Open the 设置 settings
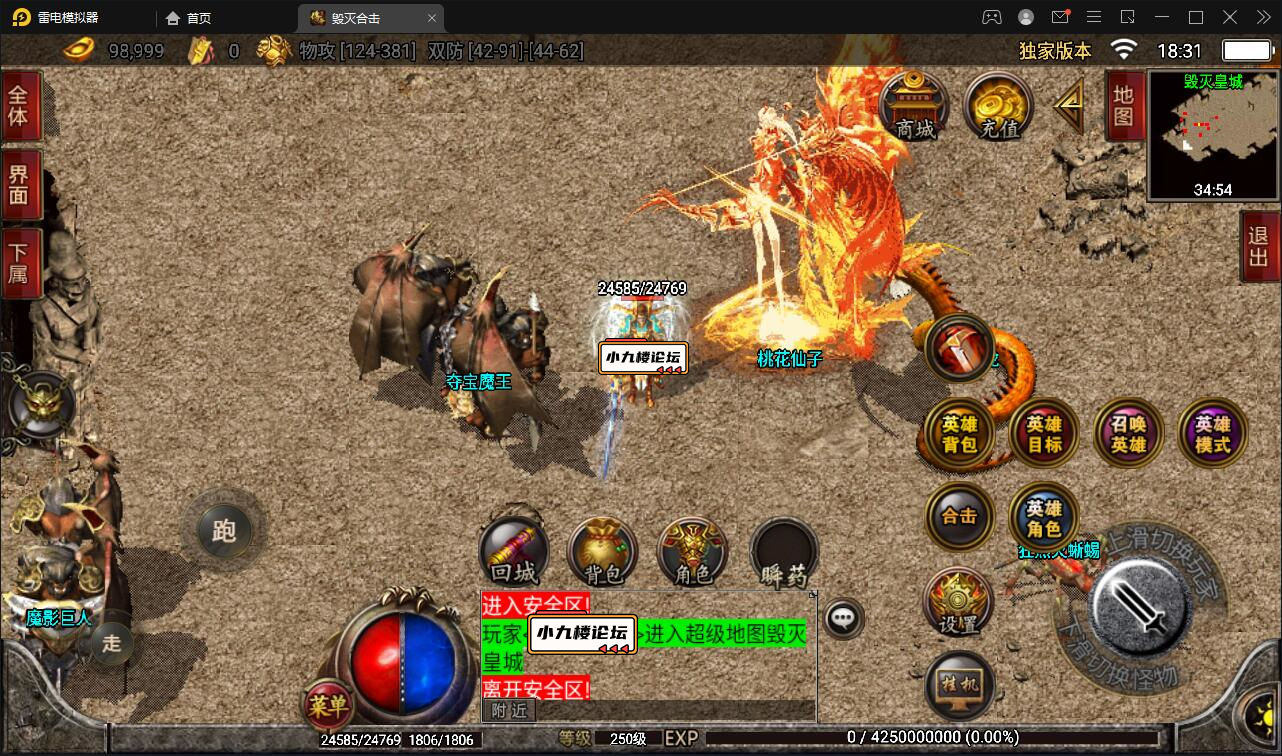 959,602
